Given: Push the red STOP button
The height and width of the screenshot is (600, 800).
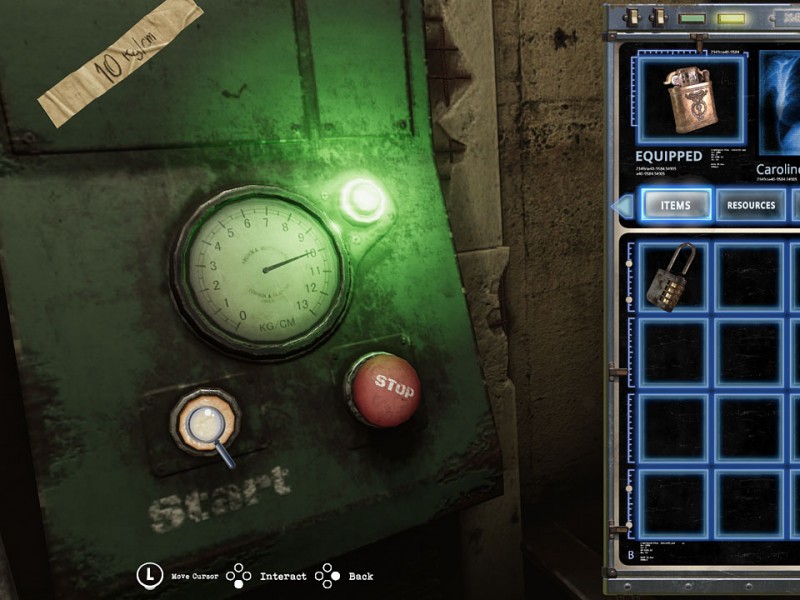Looking at the screenshot, I should coord(385,390).
